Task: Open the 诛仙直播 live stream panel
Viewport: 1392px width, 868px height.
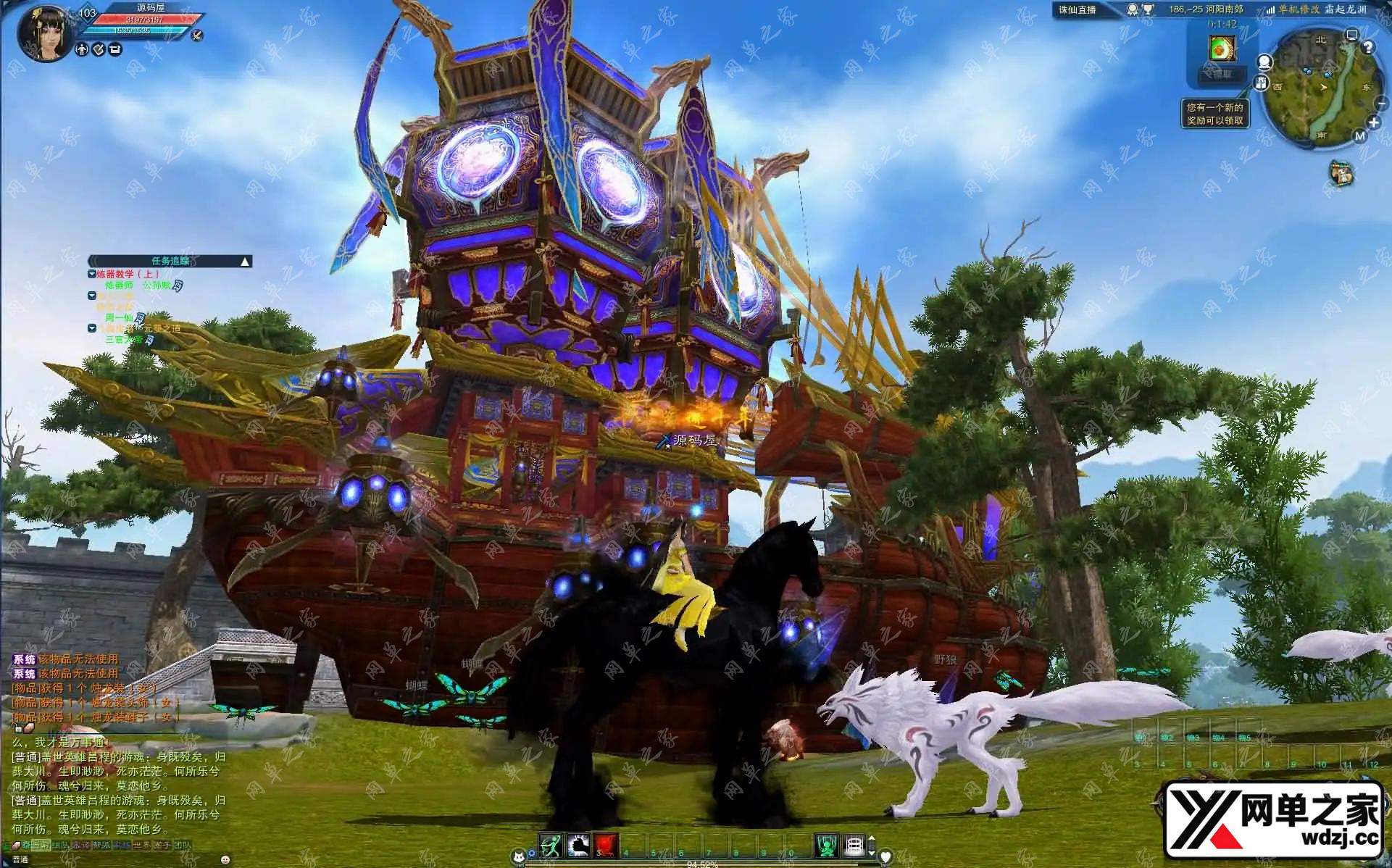Action: [1078, 9]
